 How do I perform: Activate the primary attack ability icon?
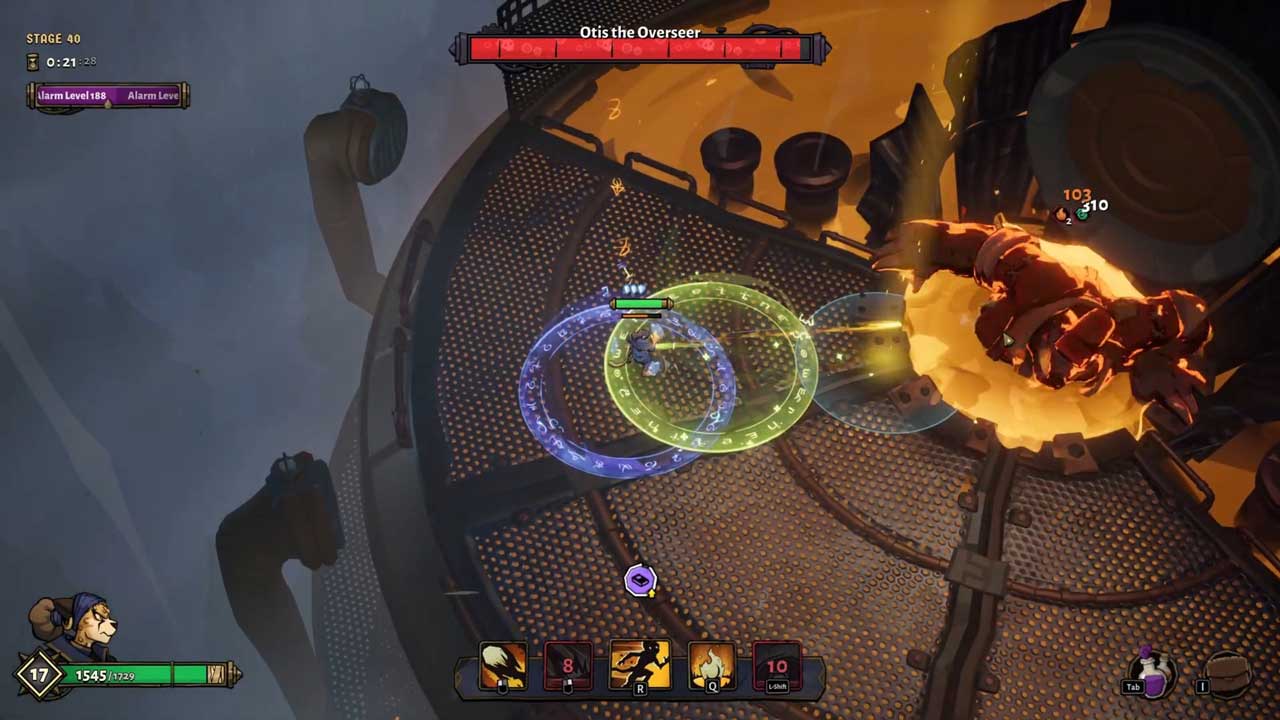click(503, 665)
